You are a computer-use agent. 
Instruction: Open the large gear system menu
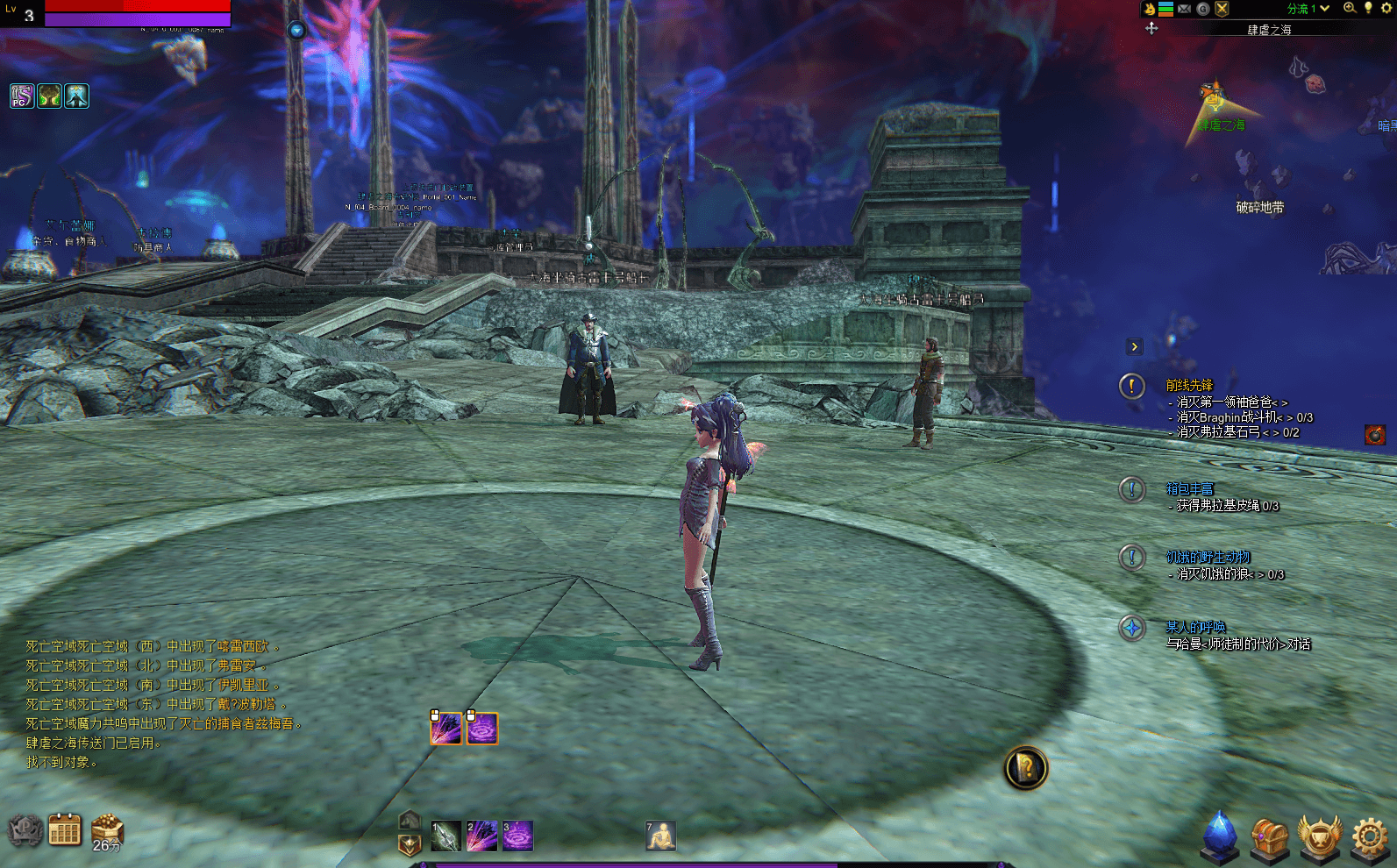pyautogui.click(x=1370, y=837)
